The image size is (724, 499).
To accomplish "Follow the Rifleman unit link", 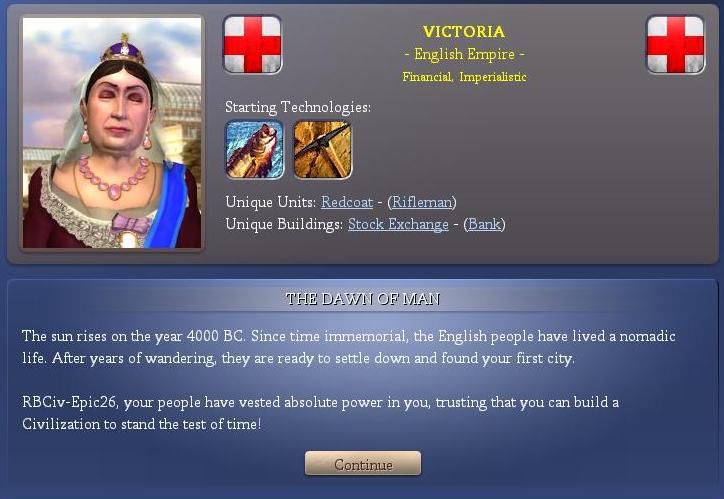I will pyautogui.click(x=422, y=203).
